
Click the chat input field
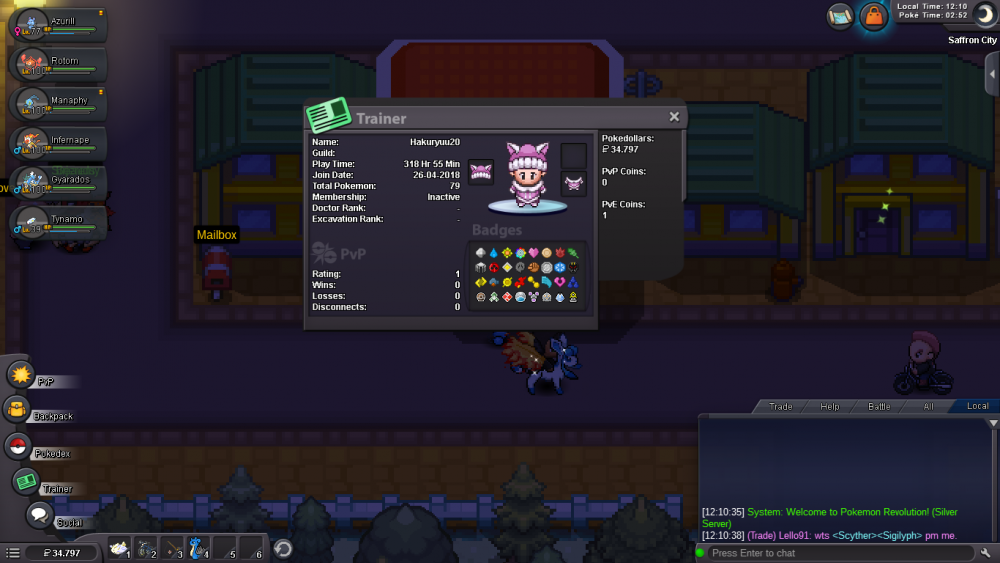[x=840, y=553]
